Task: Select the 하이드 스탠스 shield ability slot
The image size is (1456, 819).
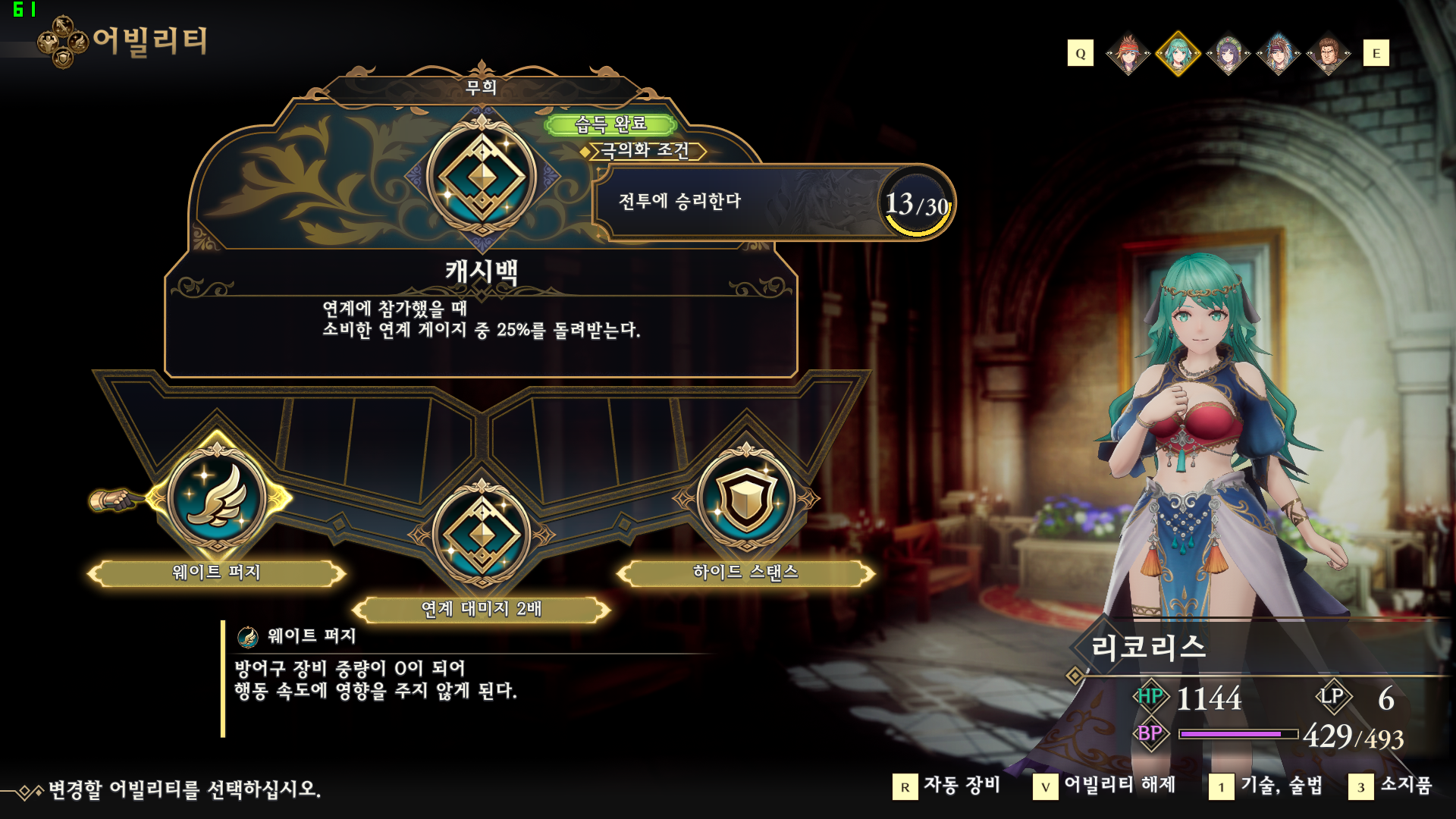Action: coord(746,498)
